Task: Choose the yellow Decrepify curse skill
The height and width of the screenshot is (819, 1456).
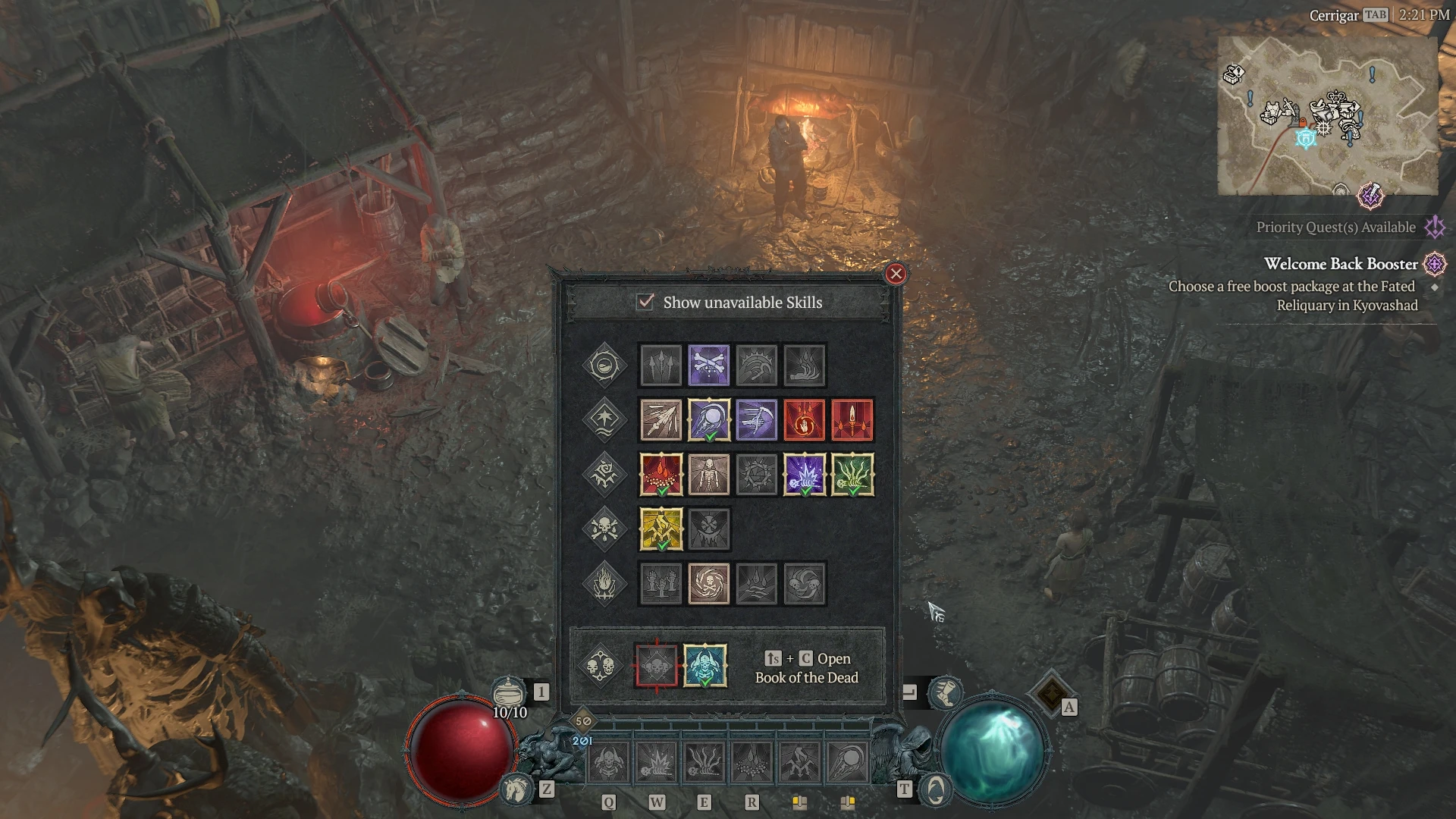Action: 661,529
